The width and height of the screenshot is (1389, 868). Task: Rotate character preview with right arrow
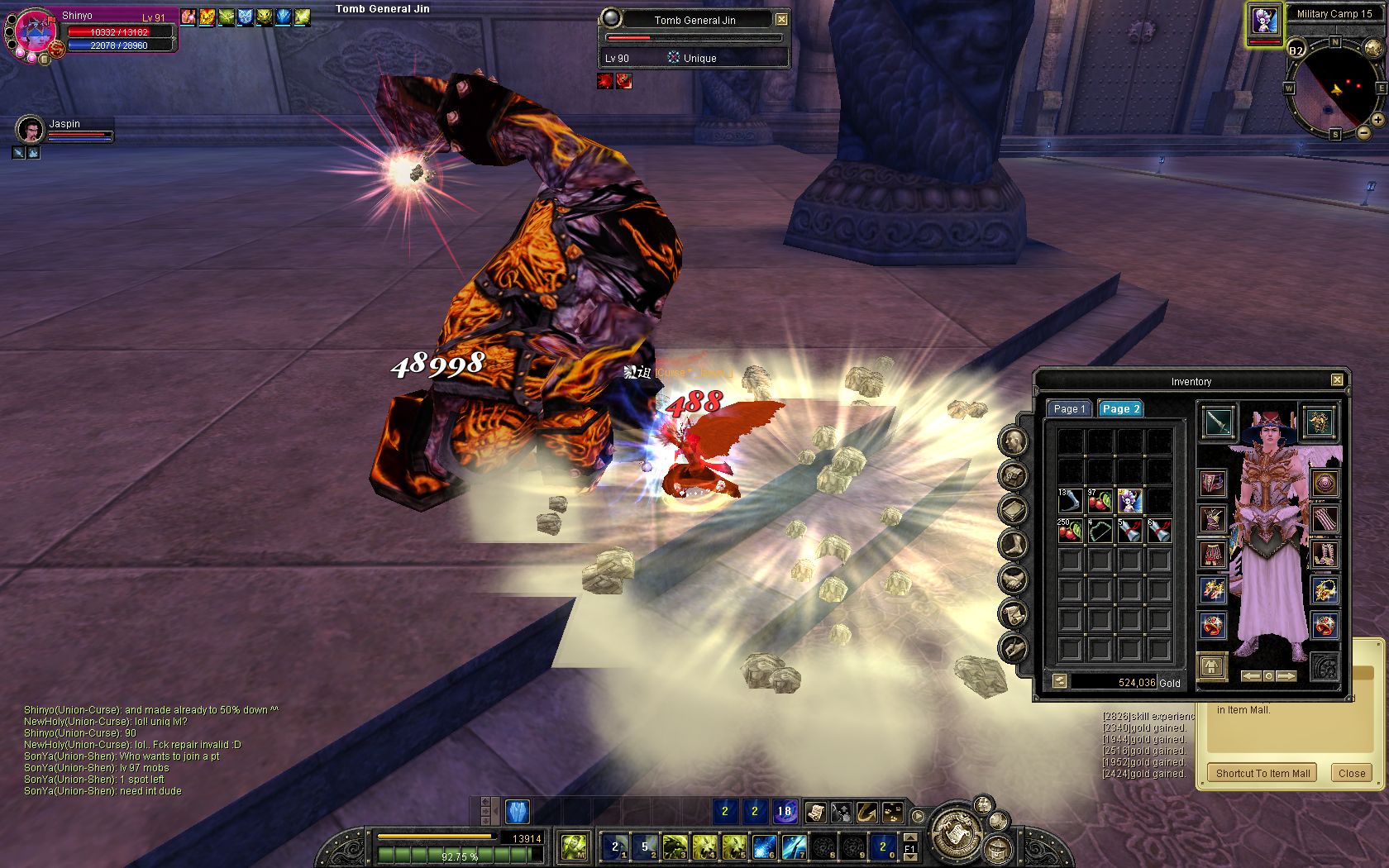pyautogui.click(x=1286, y=676)
